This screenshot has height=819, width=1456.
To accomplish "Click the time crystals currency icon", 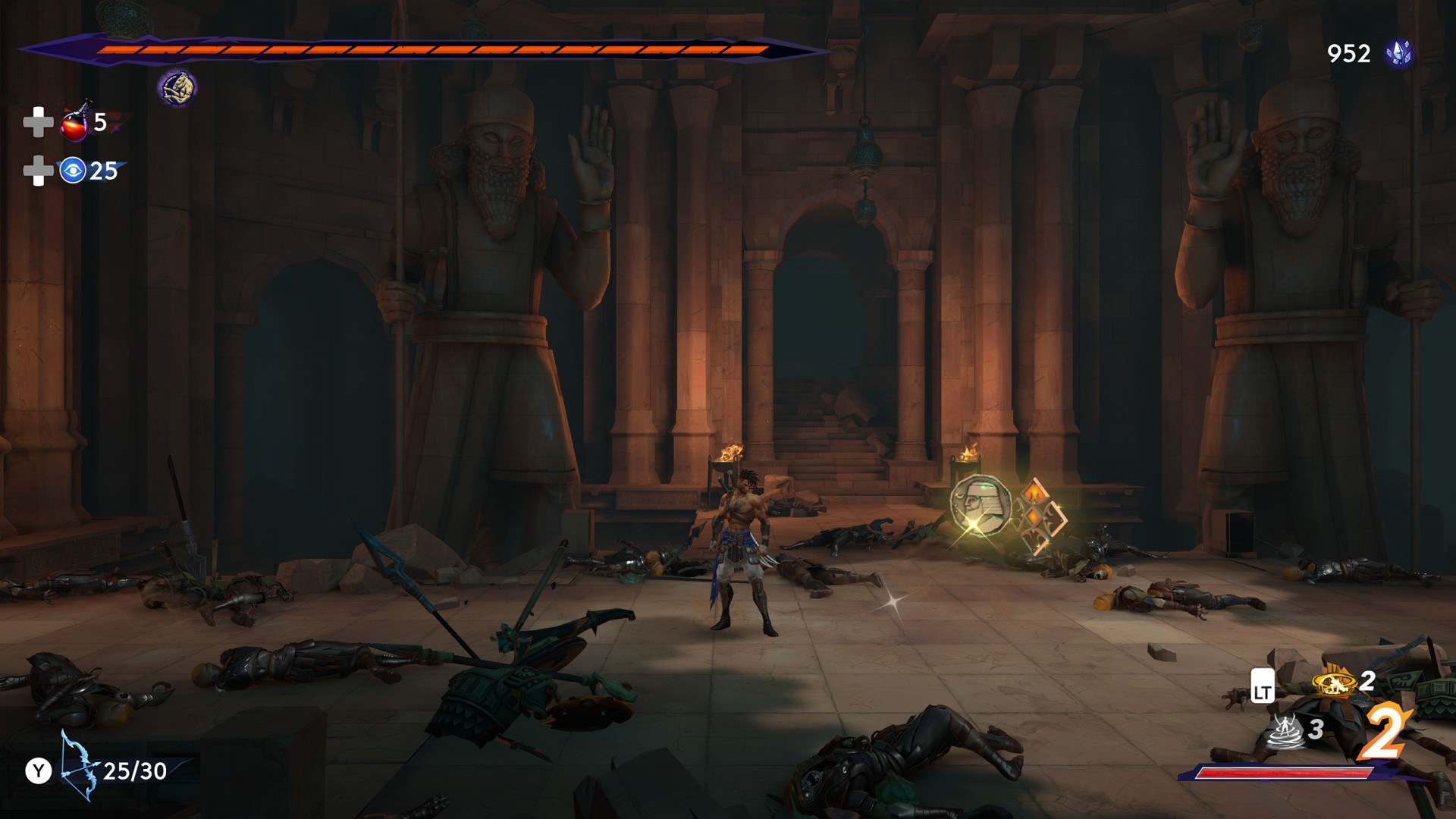I will 1398,53.
